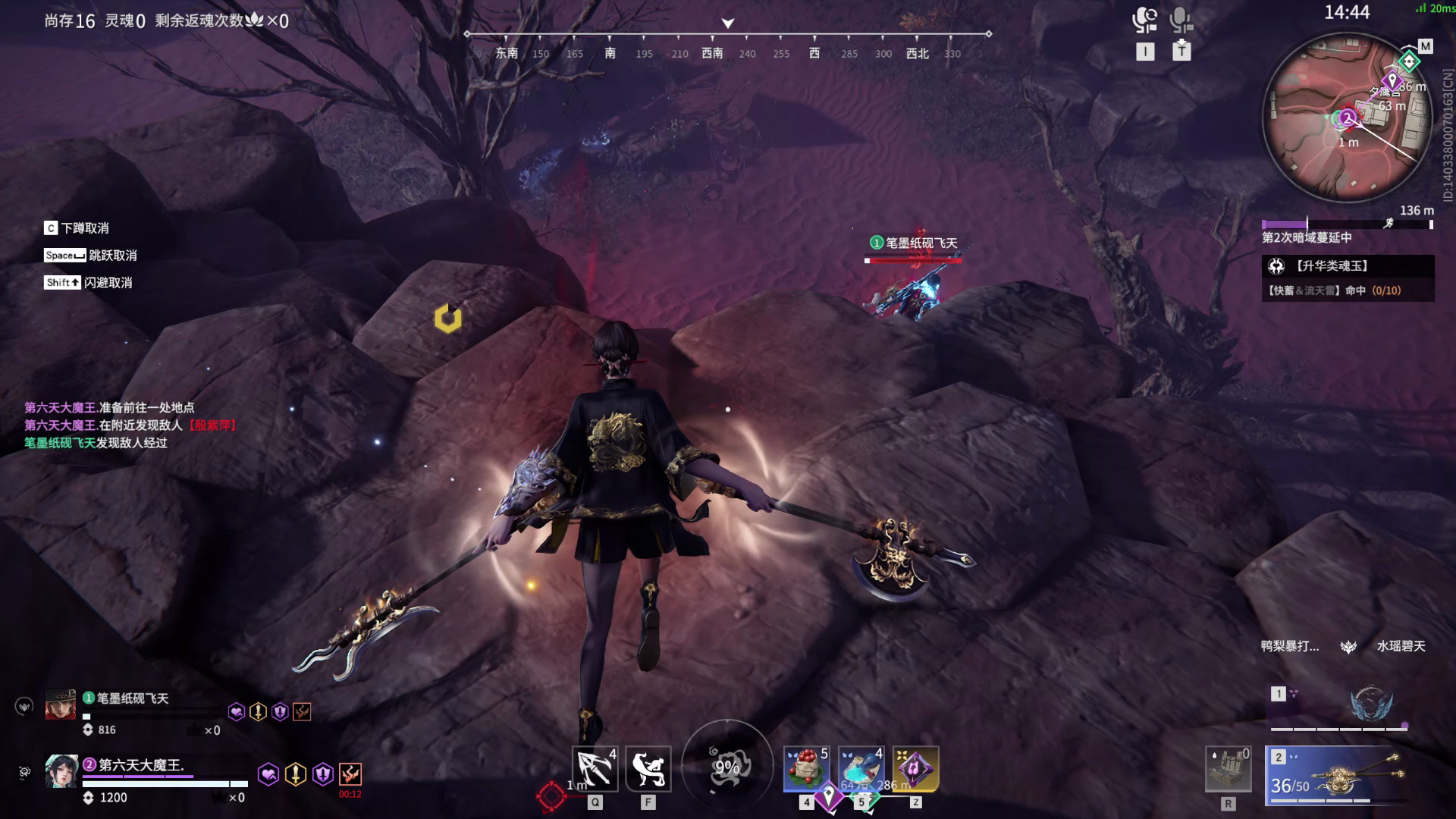Click the purple waypoint marker on minimap
The width and height of the screenshot is (1456, 819).
click(x=1392, y=80)
